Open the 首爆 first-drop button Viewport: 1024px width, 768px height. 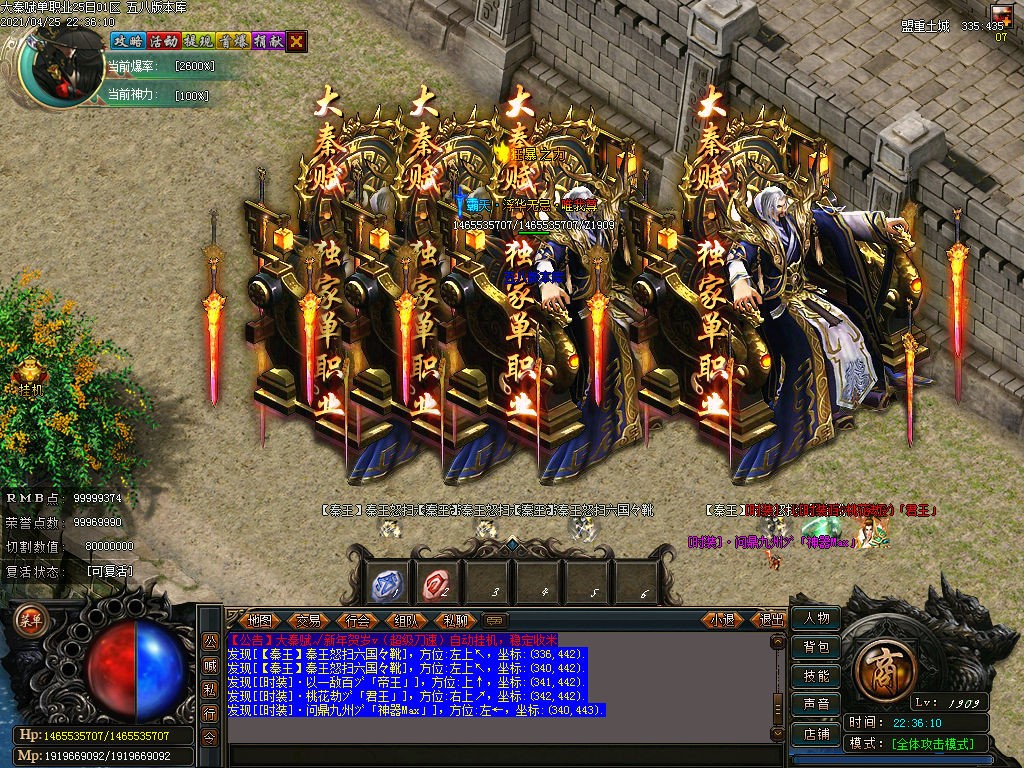232,41
